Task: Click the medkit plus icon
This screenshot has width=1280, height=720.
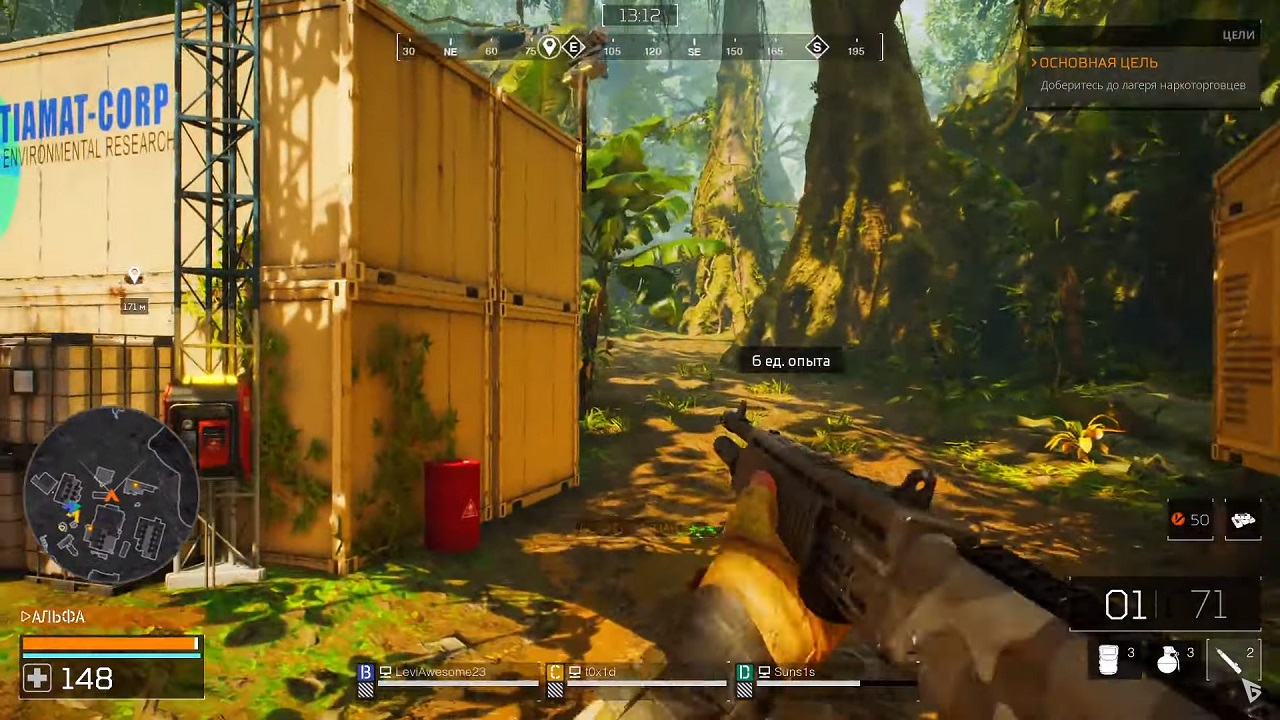Action: [x=37, y=679]
